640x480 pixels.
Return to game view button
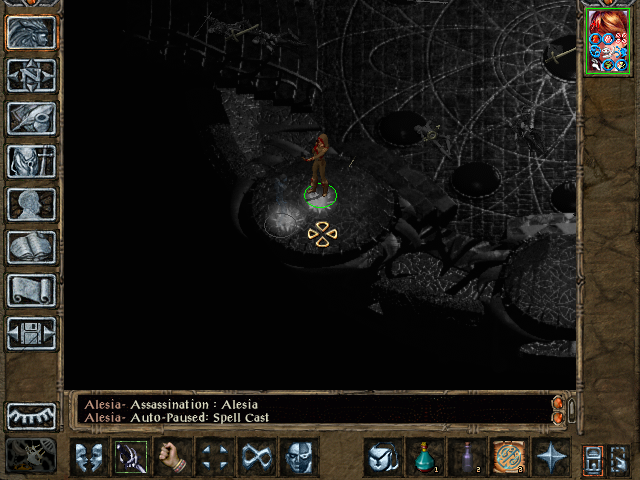(x=32, y=32)
